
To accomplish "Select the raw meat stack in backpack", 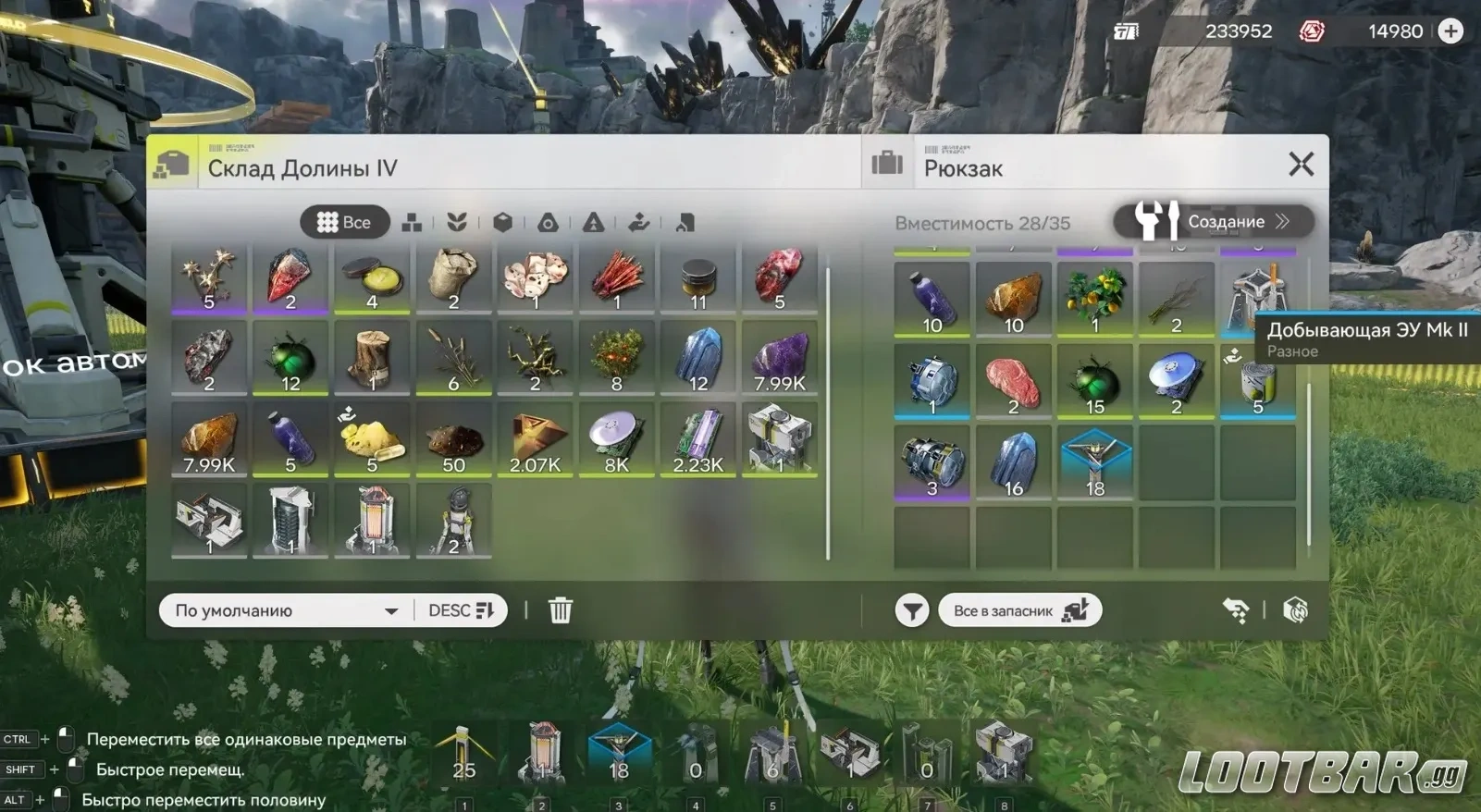I will (x=1013, y=381).
